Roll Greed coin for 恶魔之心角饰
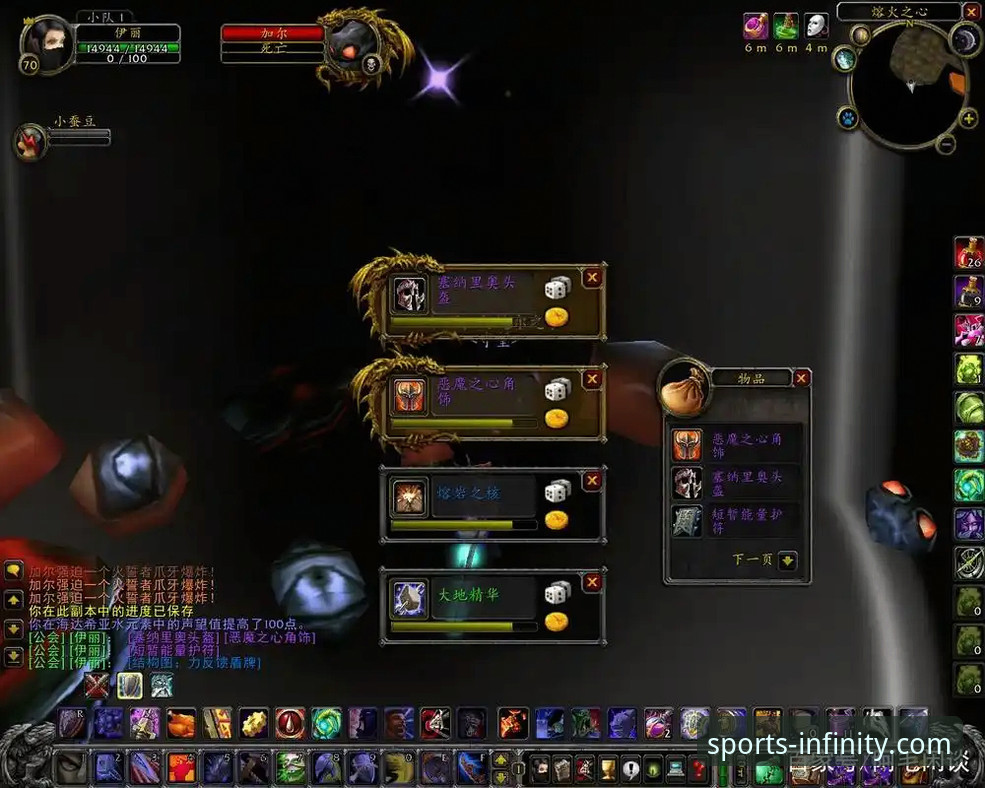 coord(556,418)
